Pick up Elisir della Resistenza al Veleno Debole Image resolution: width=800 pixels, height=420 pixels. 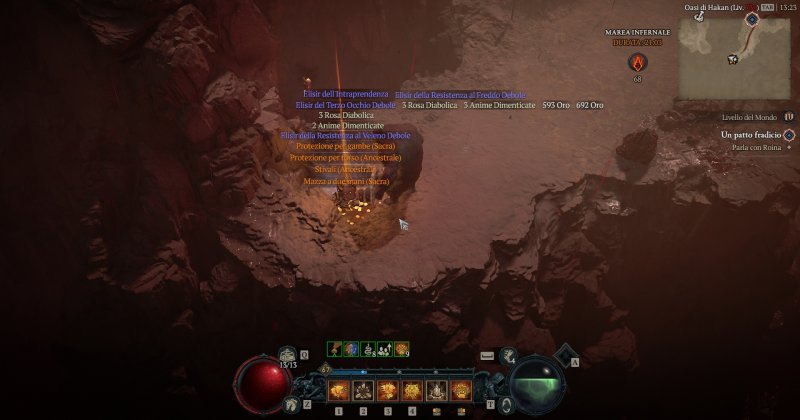(x=345, y=136)
